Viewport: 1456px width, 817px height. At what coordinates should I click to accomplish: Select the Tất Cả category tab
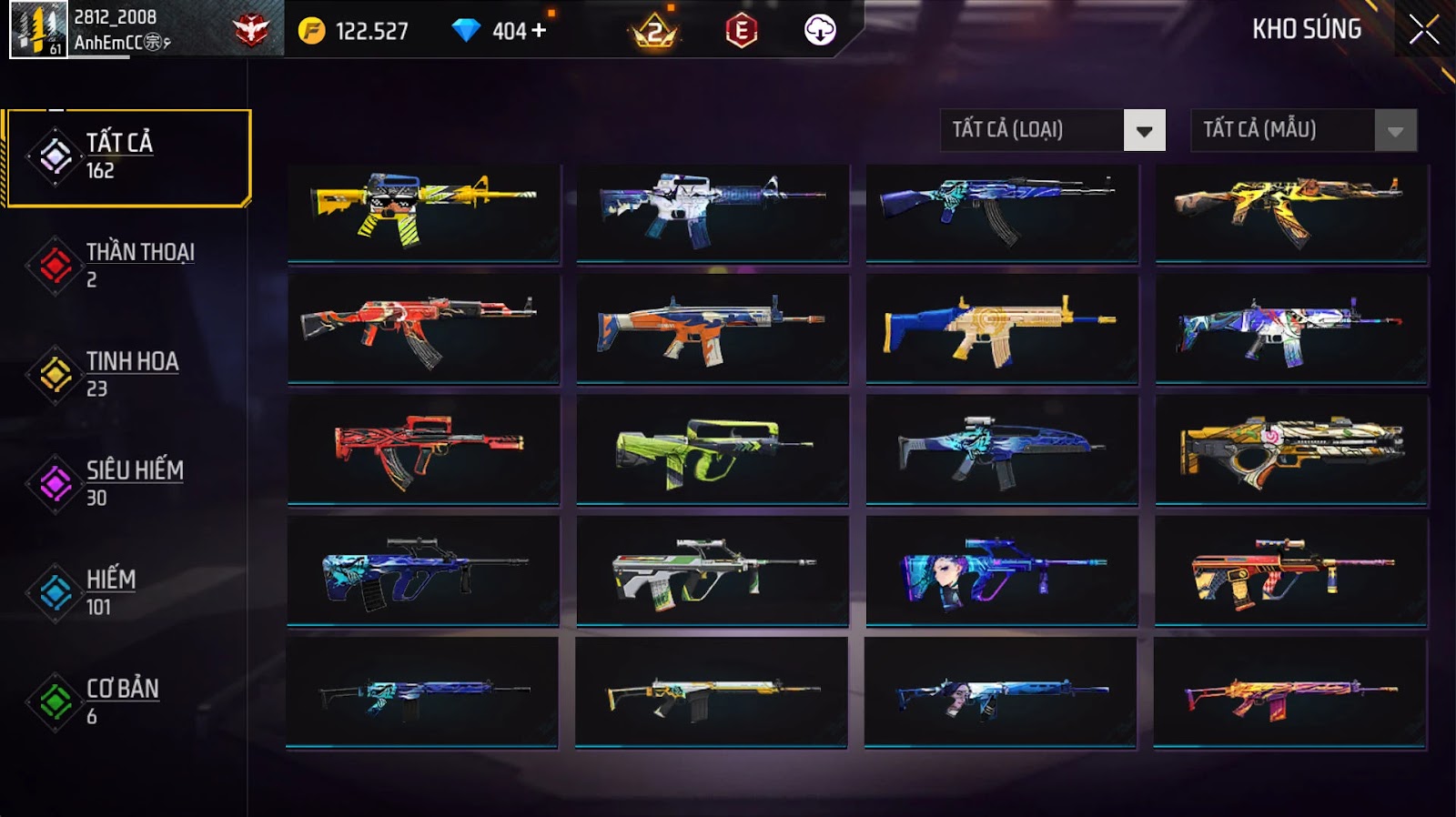point(127,157)
